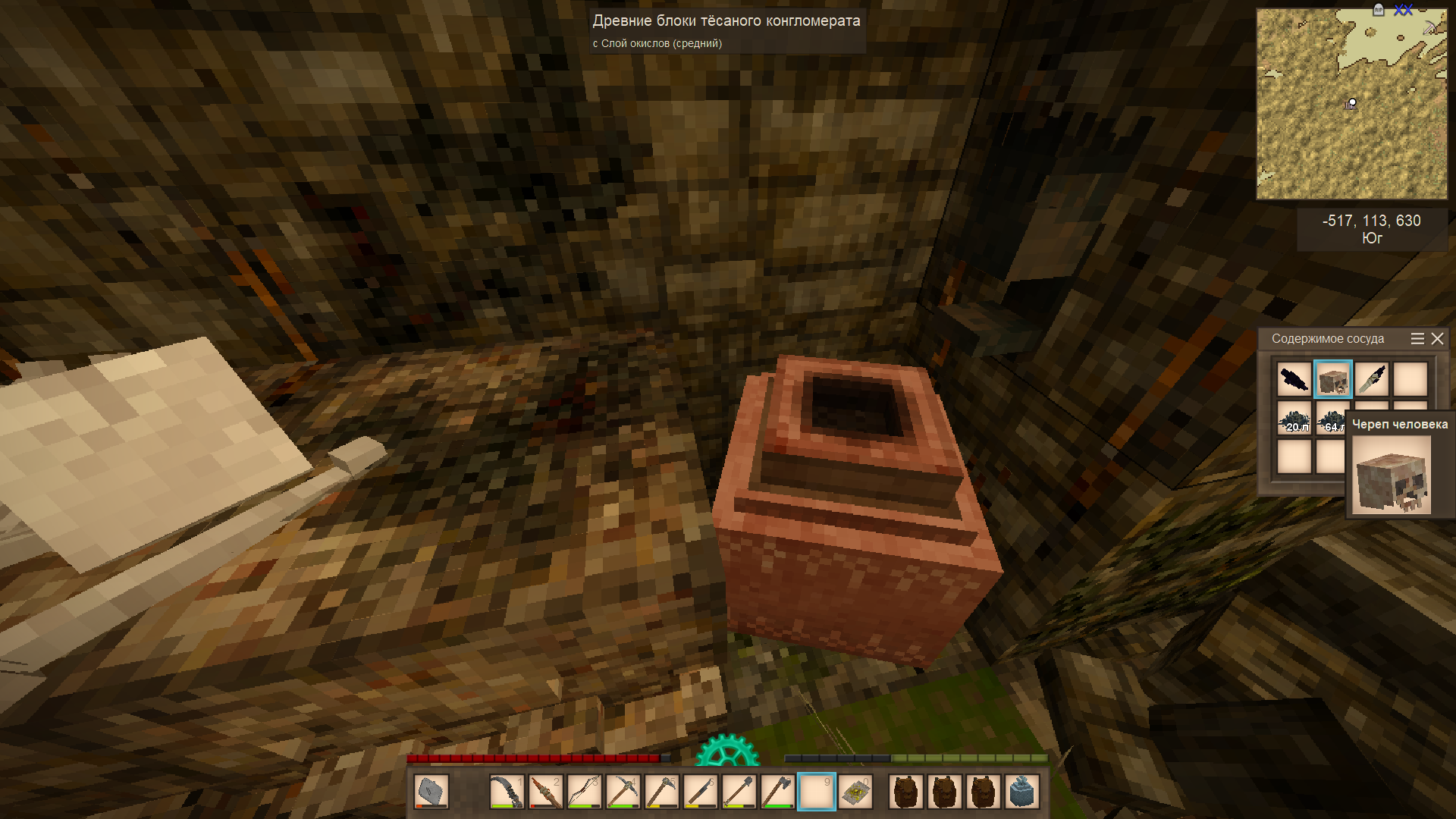Grab the pale-handled dark-tipped item in the vessel
Viewport: 1456px width, 819px height.
pyautogui.click(x=1371, y=379)
